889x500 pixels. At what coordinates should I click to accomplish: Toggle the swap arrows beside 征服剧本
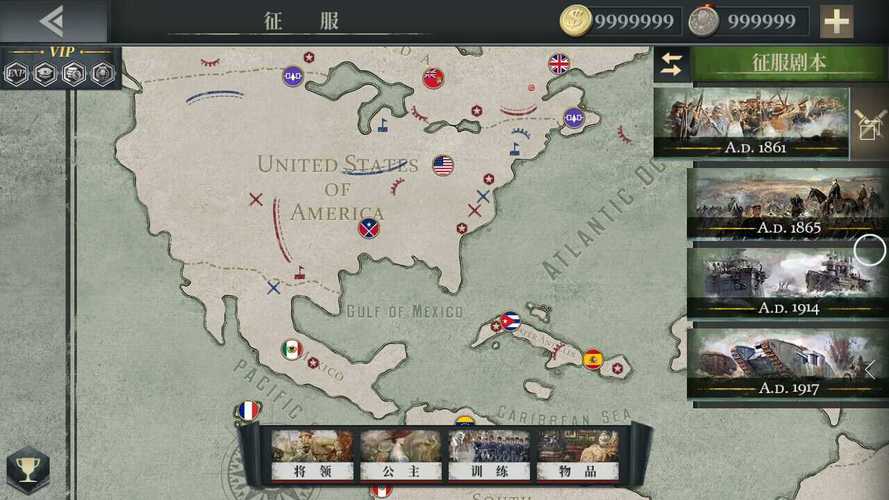(671, 64)
